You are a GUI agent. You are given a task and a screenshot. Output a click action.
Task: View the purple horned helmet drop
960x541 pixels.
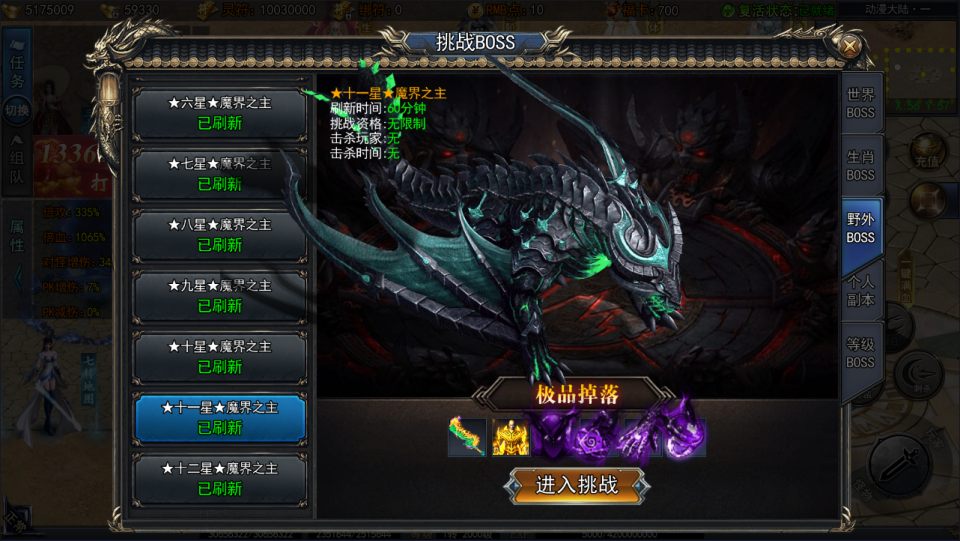tap(552, 437)
